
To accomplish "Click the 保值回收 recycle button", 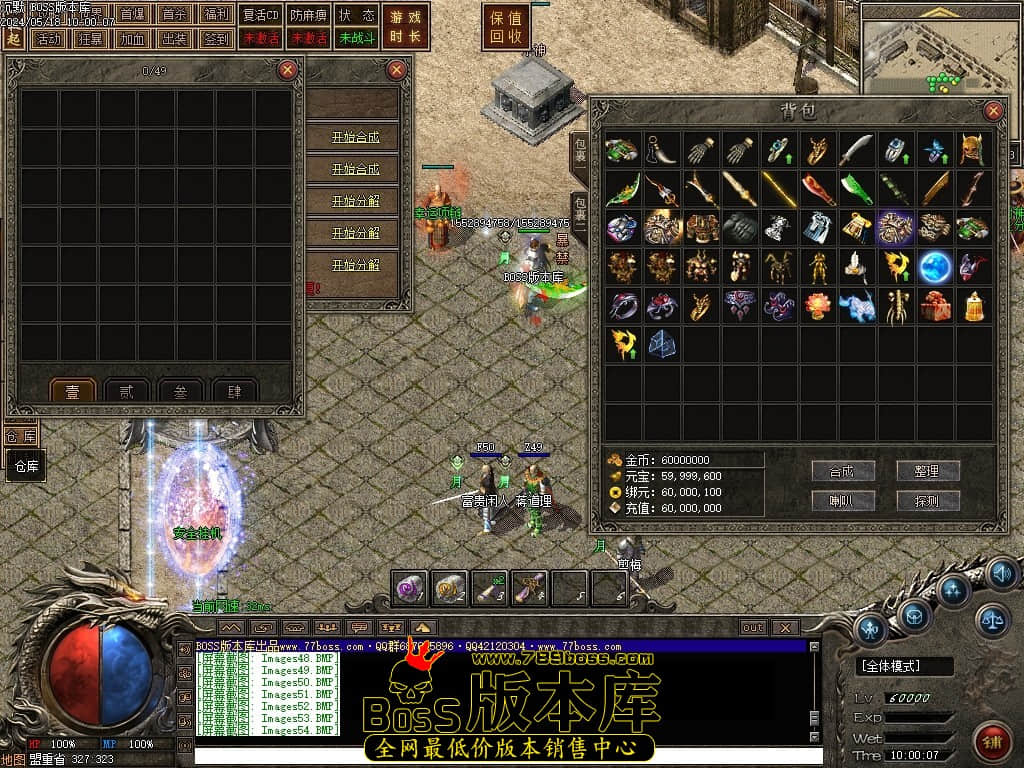I will (507, 27).
